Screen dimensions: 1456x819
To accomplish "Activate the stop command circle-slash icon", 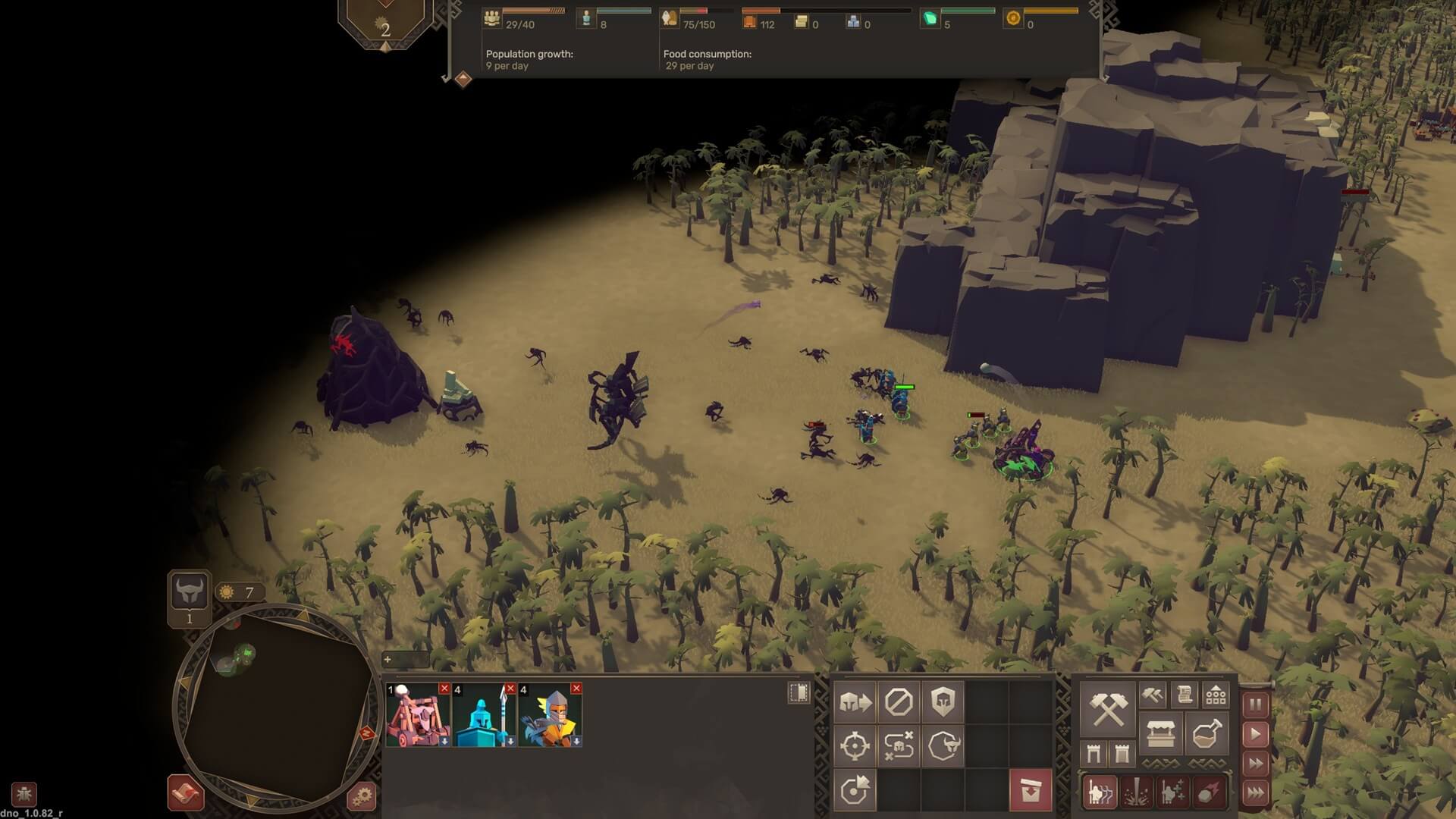I will (x=899, y=702).
